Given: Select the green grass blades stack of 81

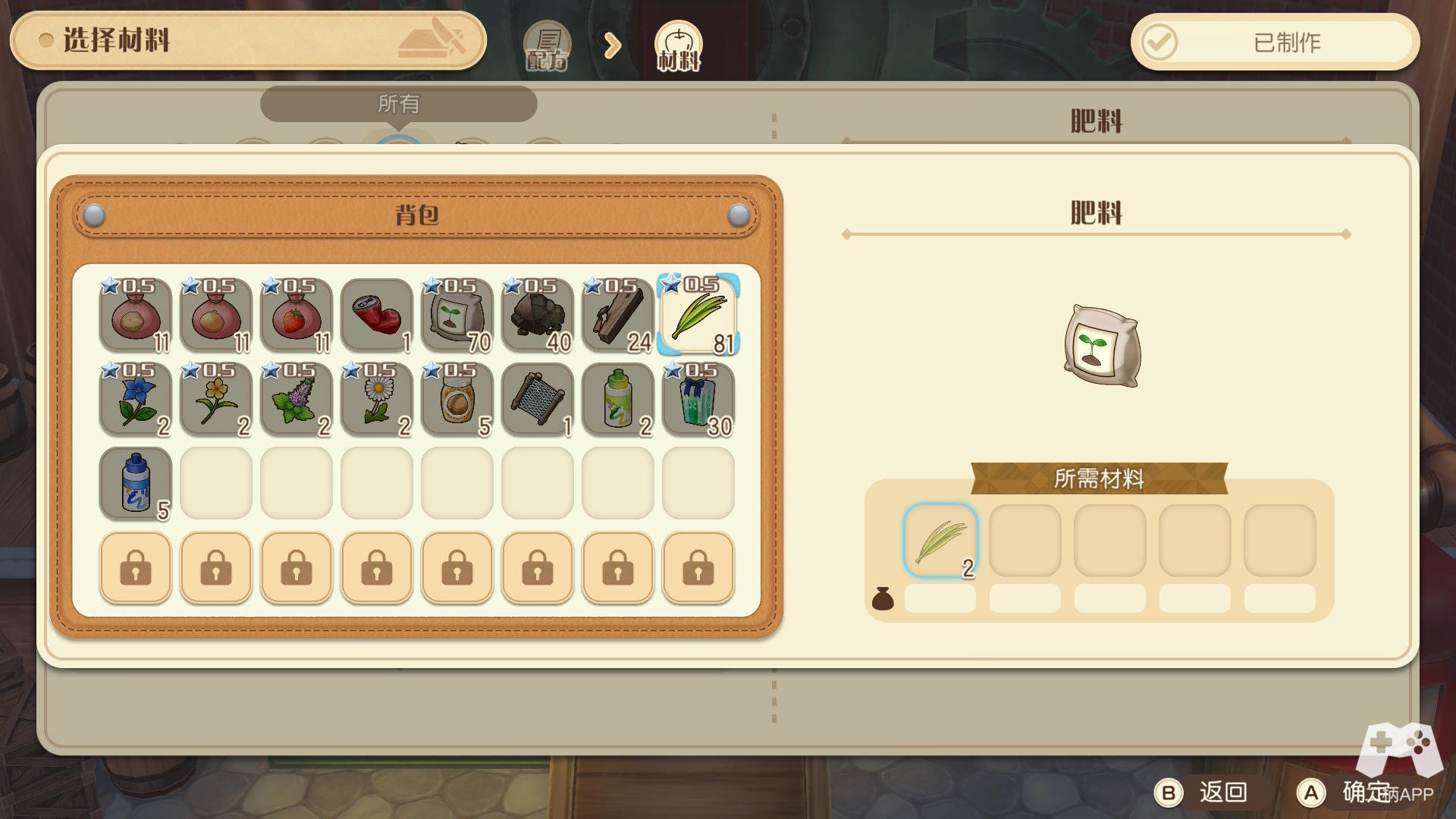Looking at the screenshot, I should [x=698, y=315].
